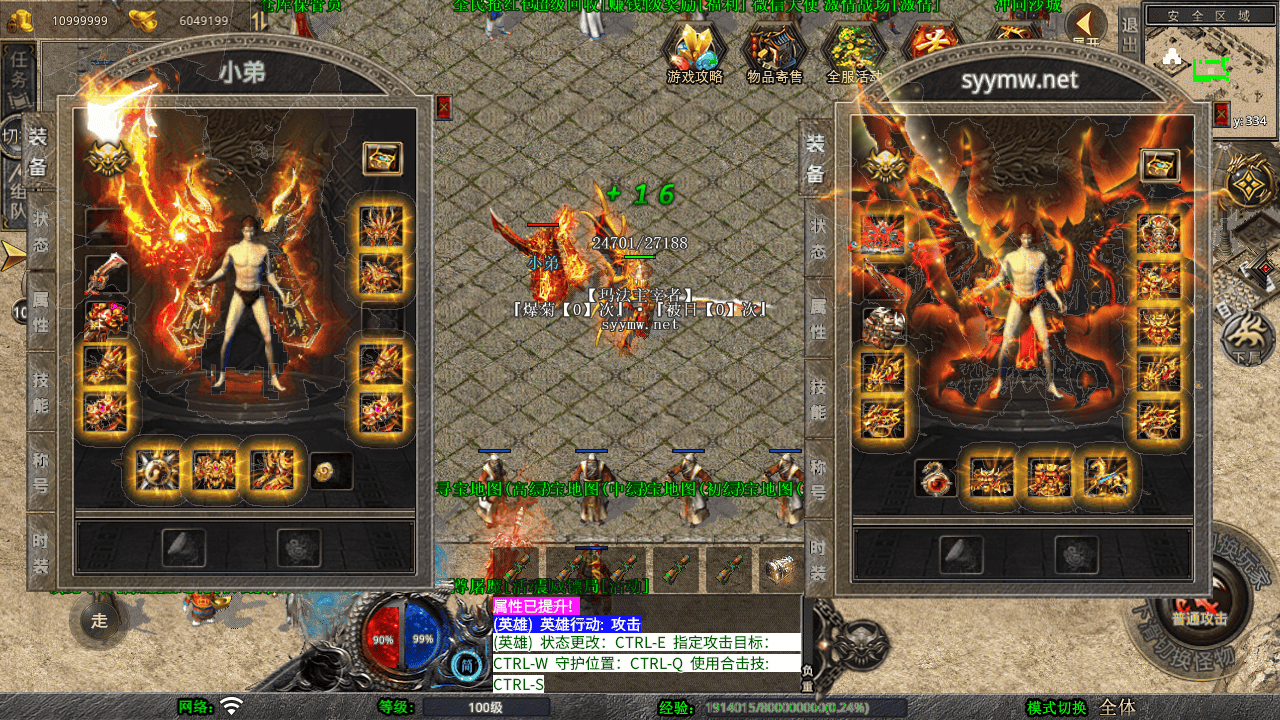Viewport: 1280px width, 720px height.
Task: Select the 称号 tab in 小弟 panel
Action: pos(40,471)
